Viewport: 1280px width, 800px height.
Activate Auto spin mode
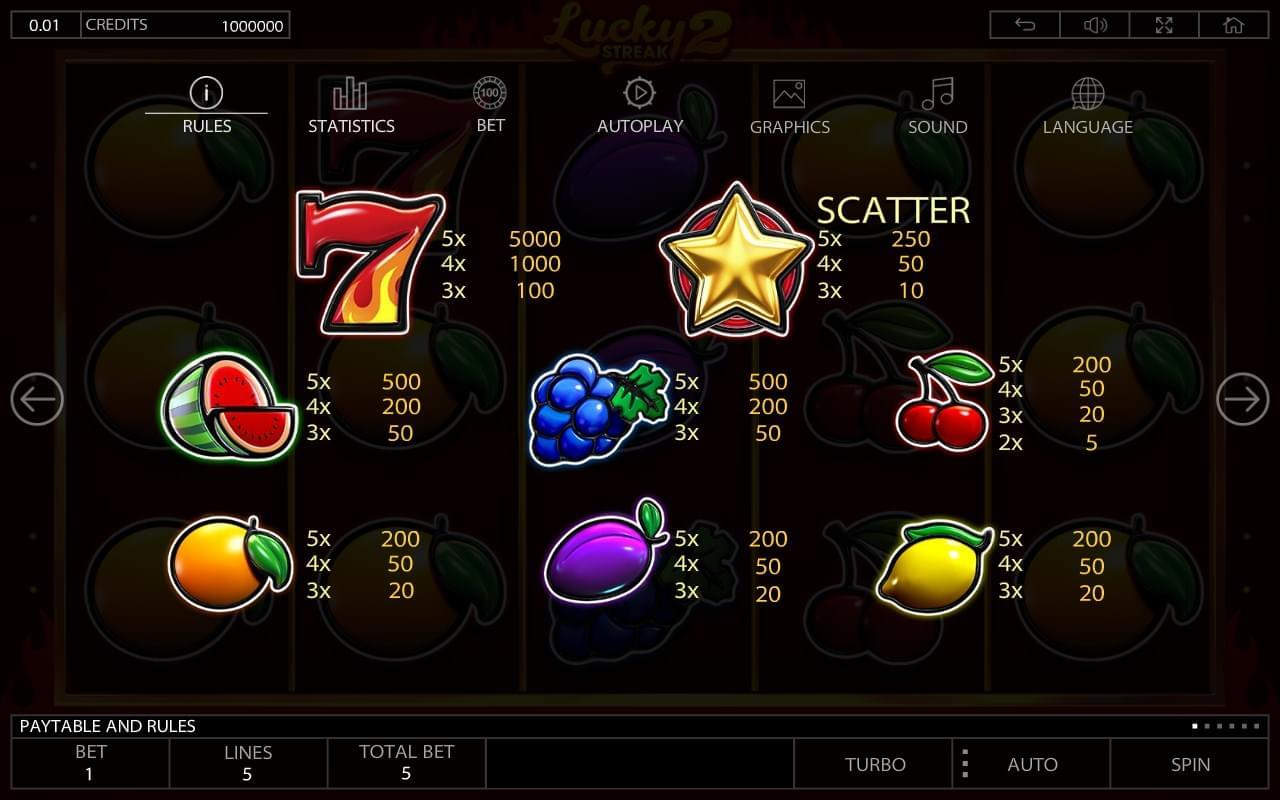1032,764
